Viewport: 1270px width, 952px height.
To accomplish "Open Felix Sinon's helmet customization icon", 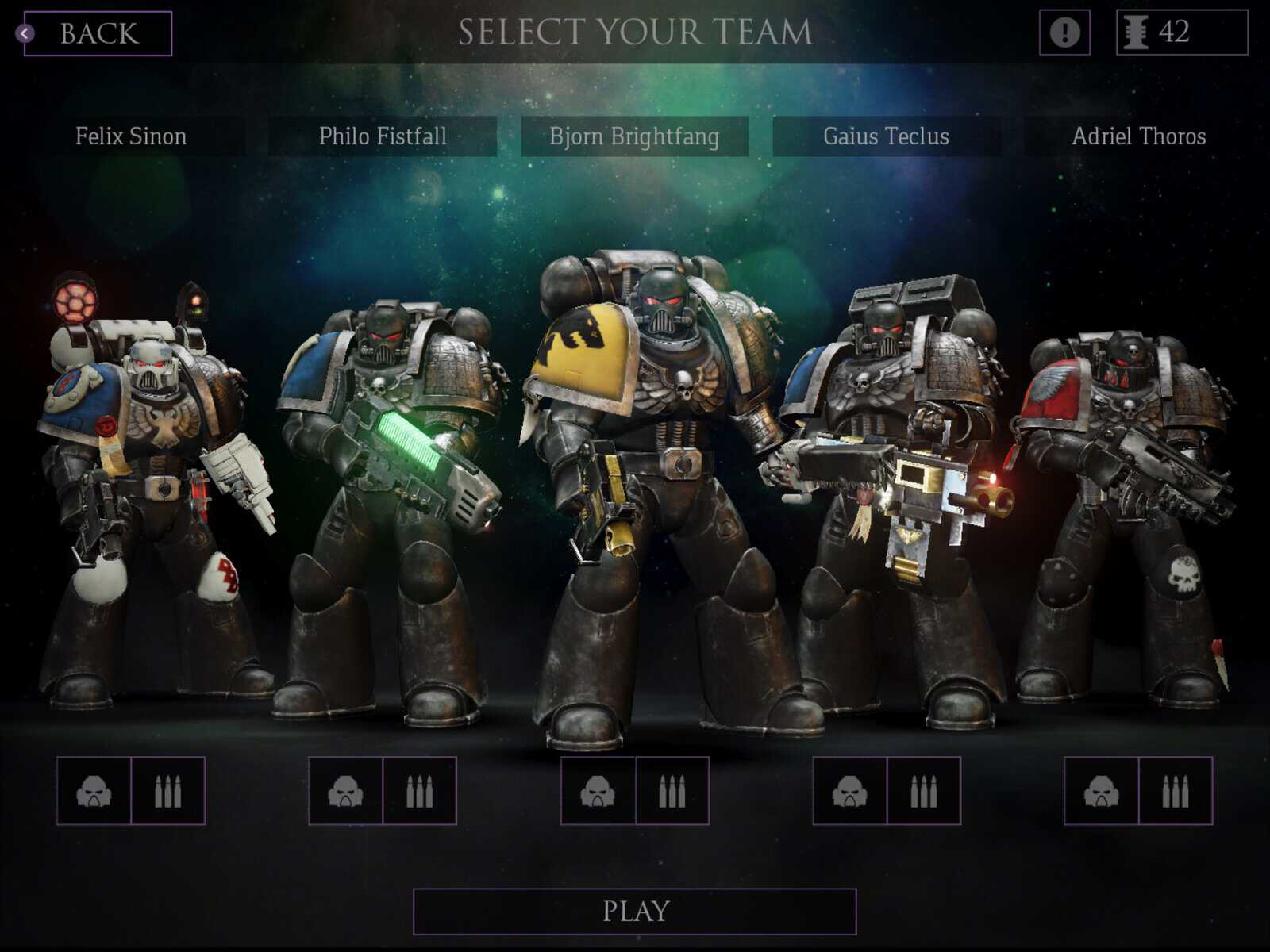I will [x=92, y=793].
